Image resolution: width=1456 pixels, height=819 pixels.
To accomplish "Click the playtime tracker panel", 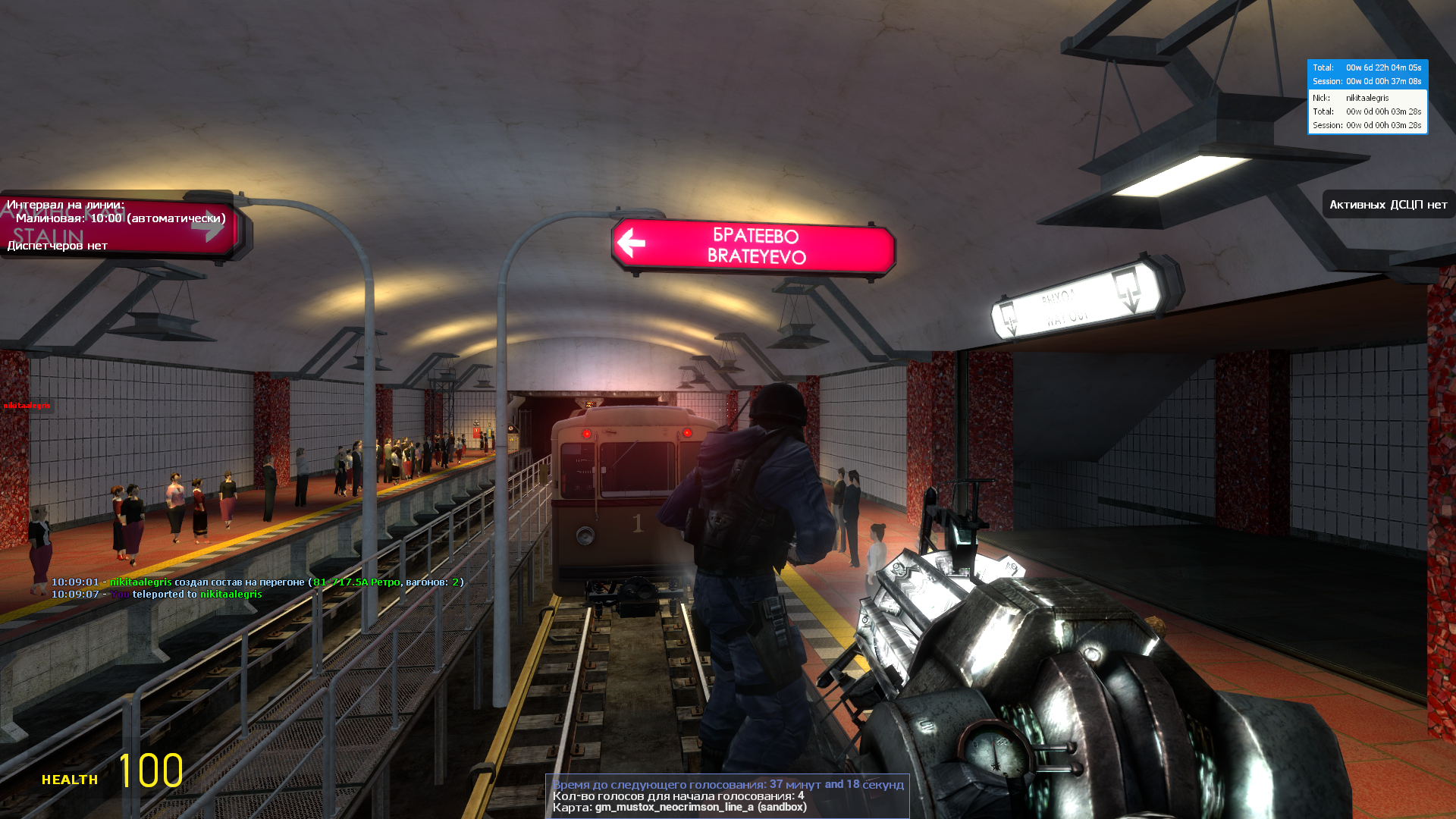I will tap(1367, 96).
